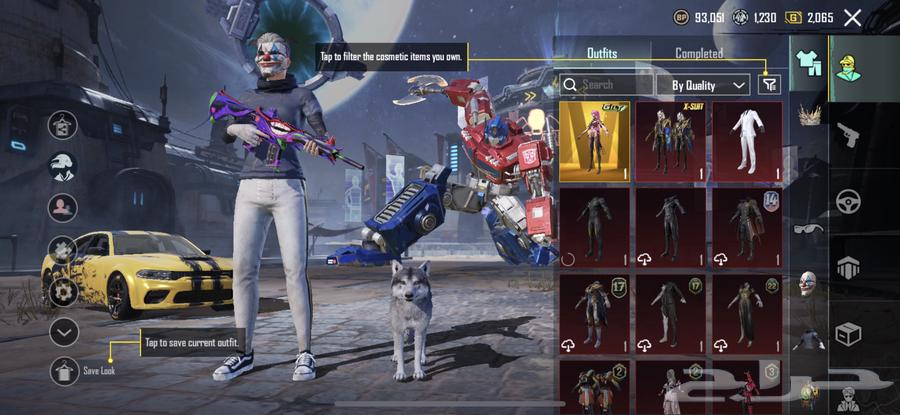Select the pink-haired outfit on gold background
The image size is (900, 415).
click(595, 141)
